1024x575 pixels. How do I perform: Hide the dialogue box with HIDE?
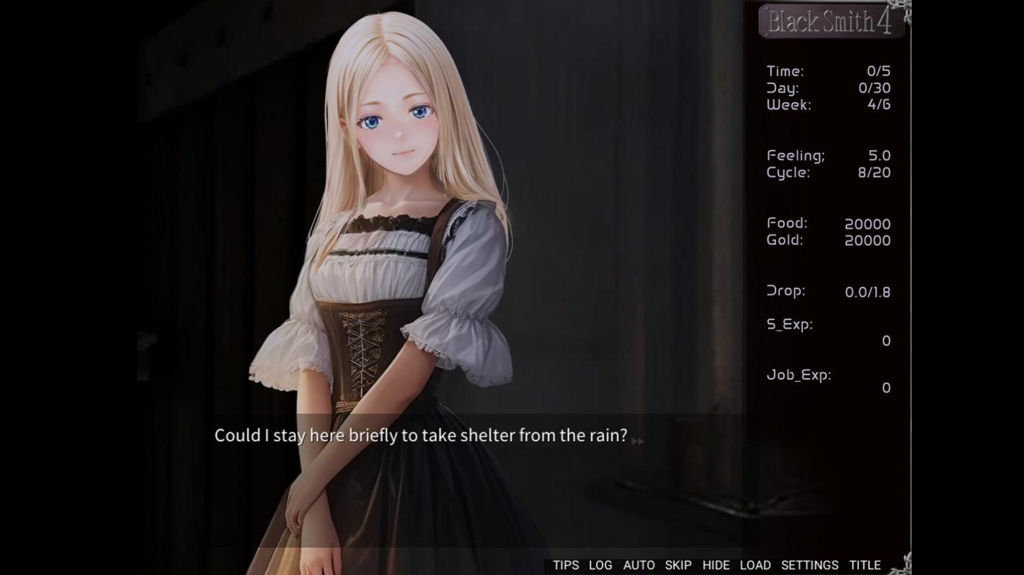(716, 565)
